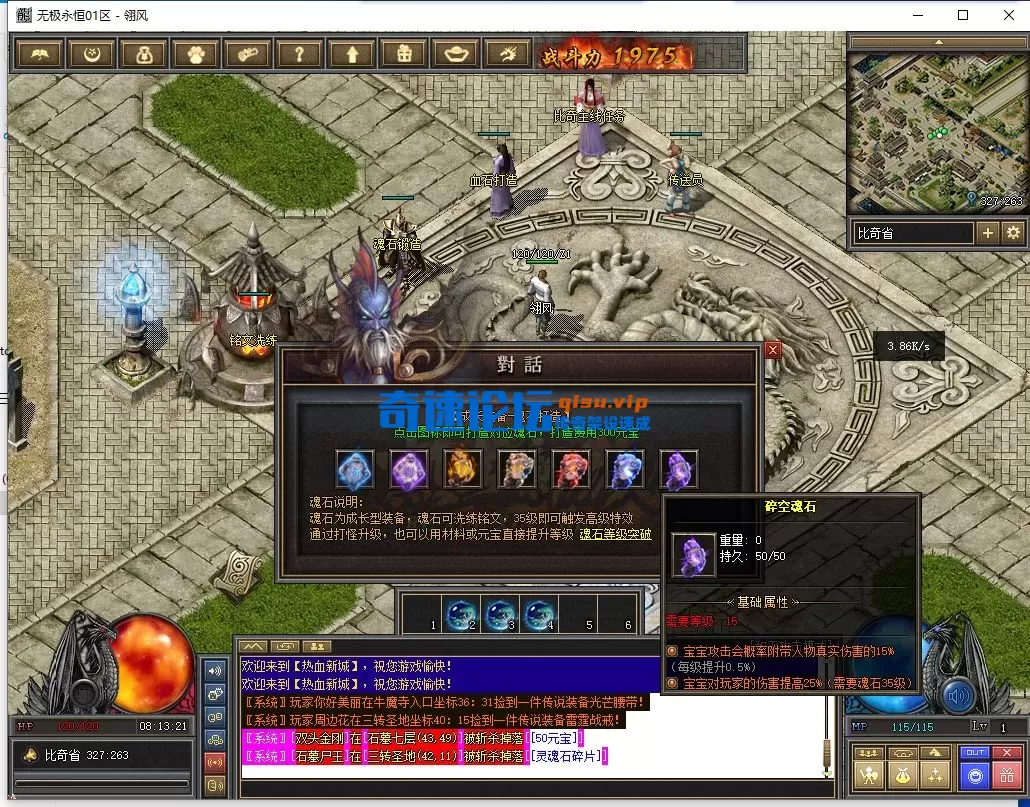Toggle the round blue sound button
1030x807 pixels.
point(959,695)
